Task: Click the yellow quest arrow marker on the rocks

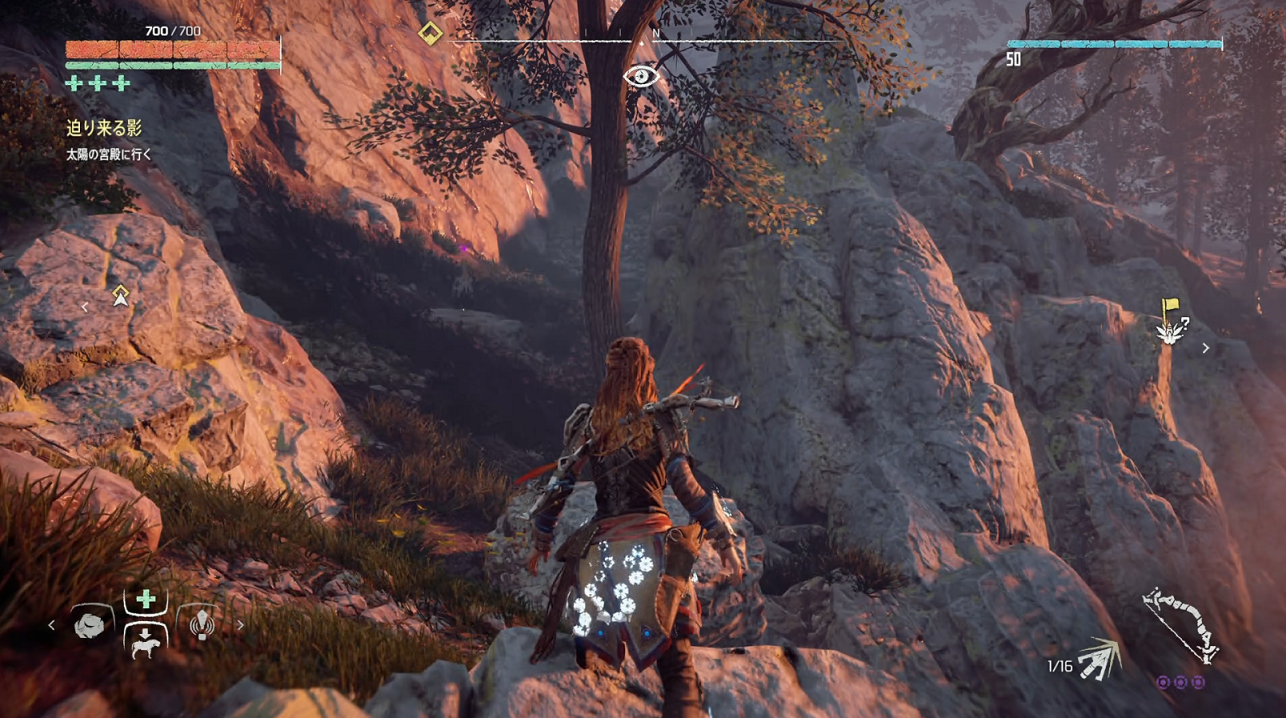Action: [x=121, y=295]
